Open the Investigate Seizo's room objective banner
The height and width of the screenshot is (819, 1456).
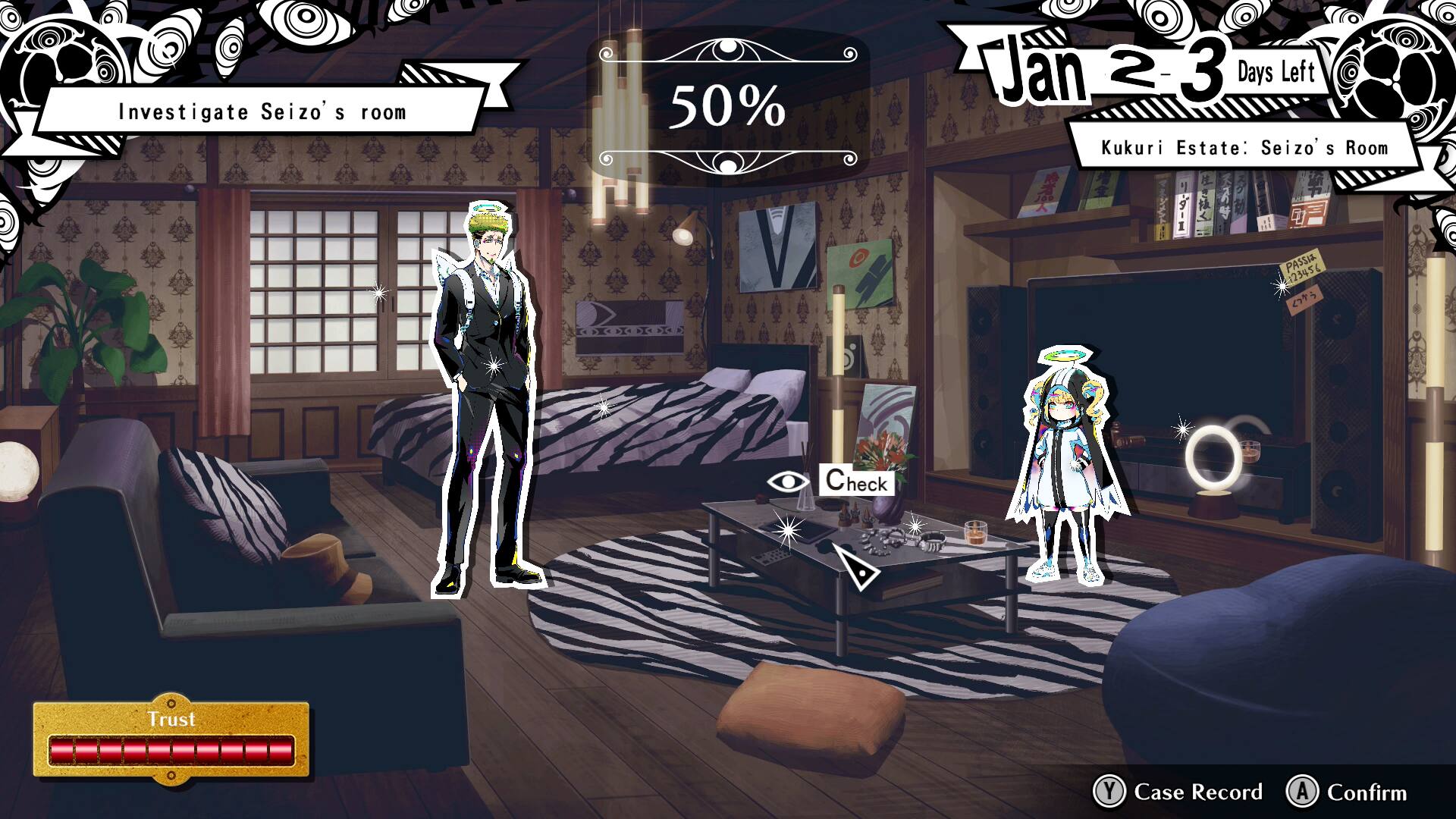click(x=262, y=111)
